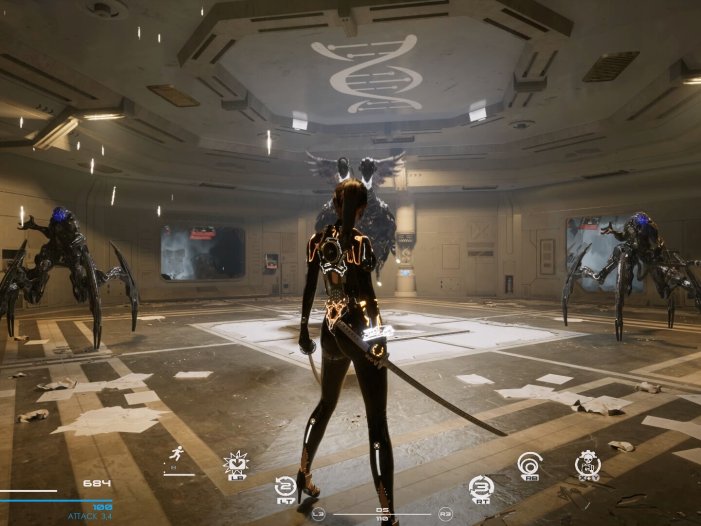Select the running figure sprint icon

point(177,454)
